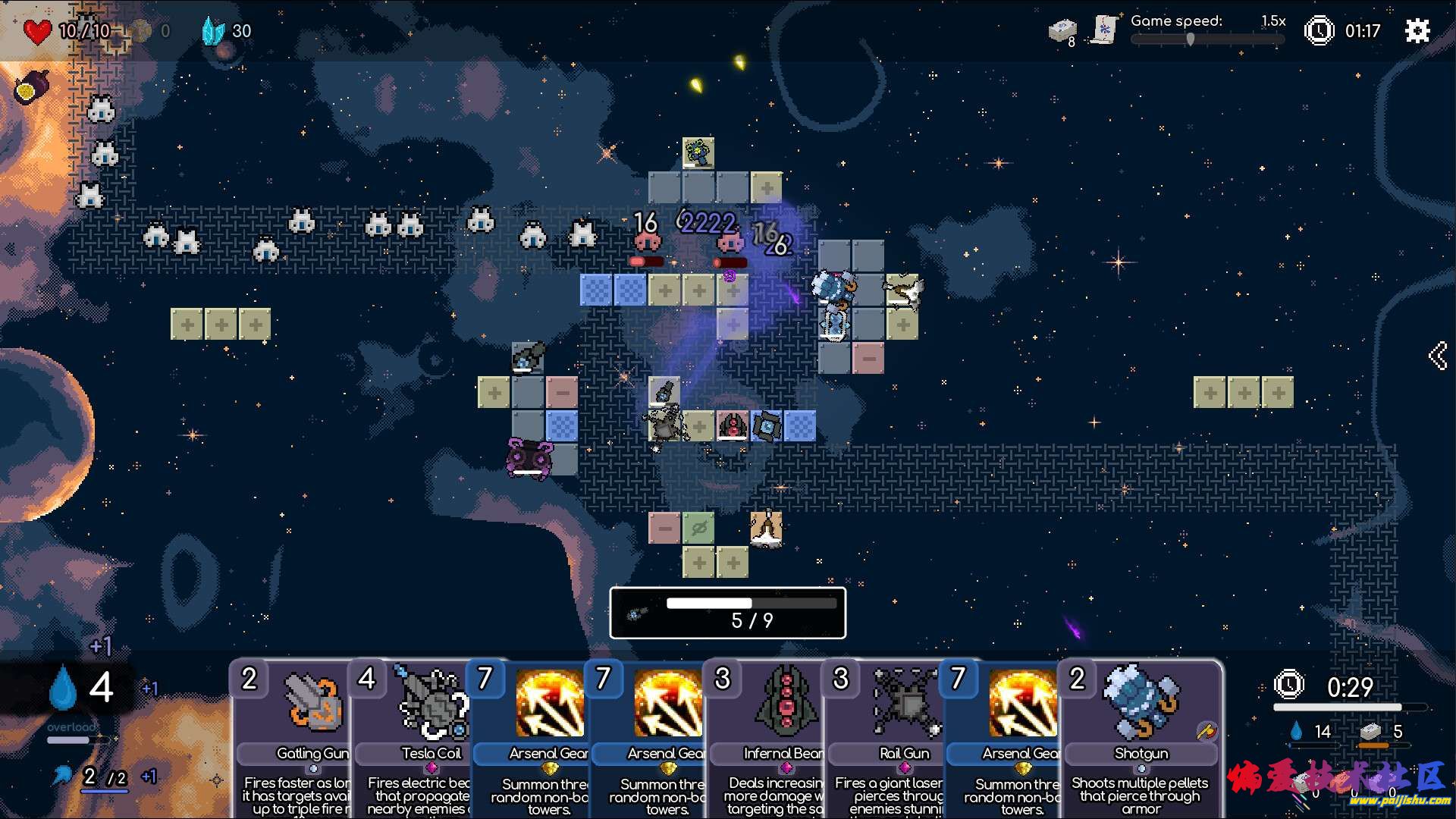Image resolution: width=1456 pixels, height=819 pixels.
Task: Inspect the passion fruit relic icon
Action: click(x=32, y=86)
